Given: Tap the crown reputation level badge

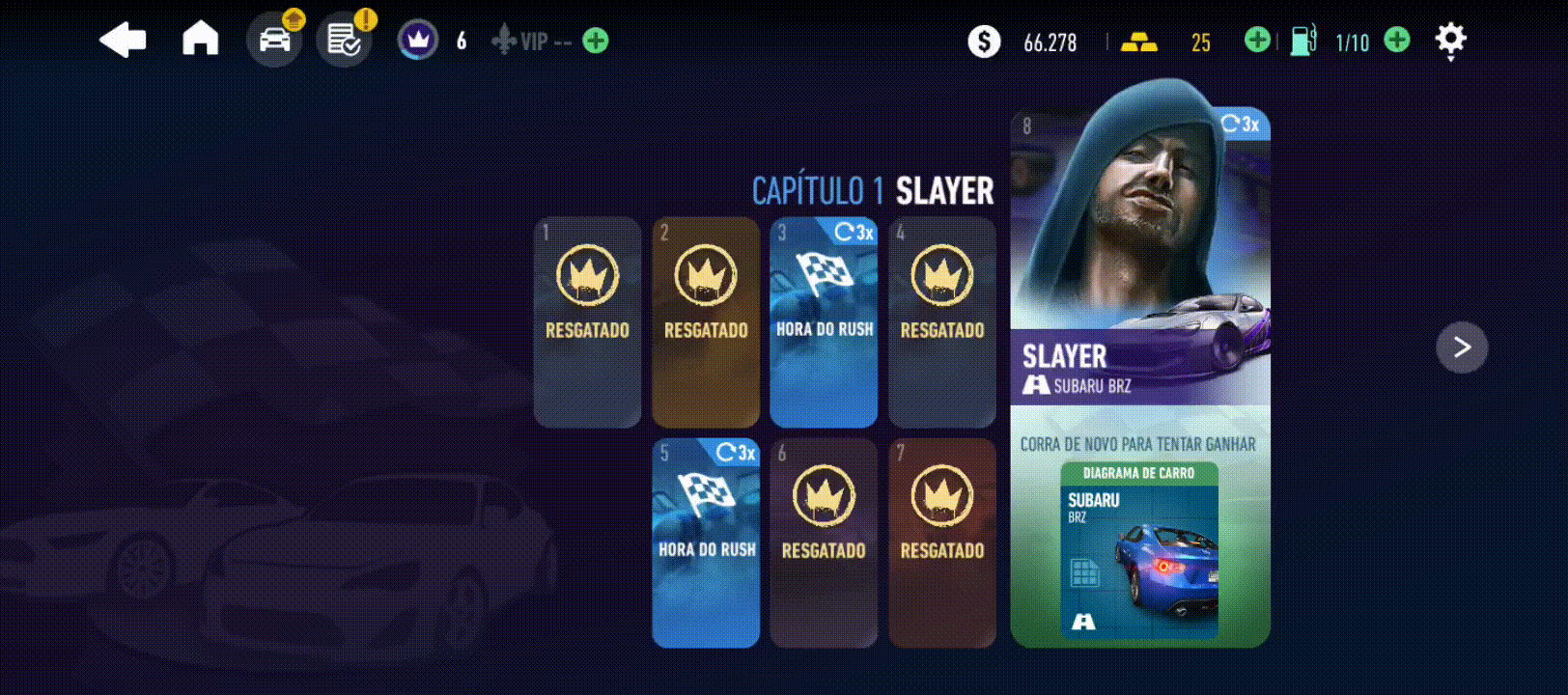Looking at the screenshot, I should (418, 41).
